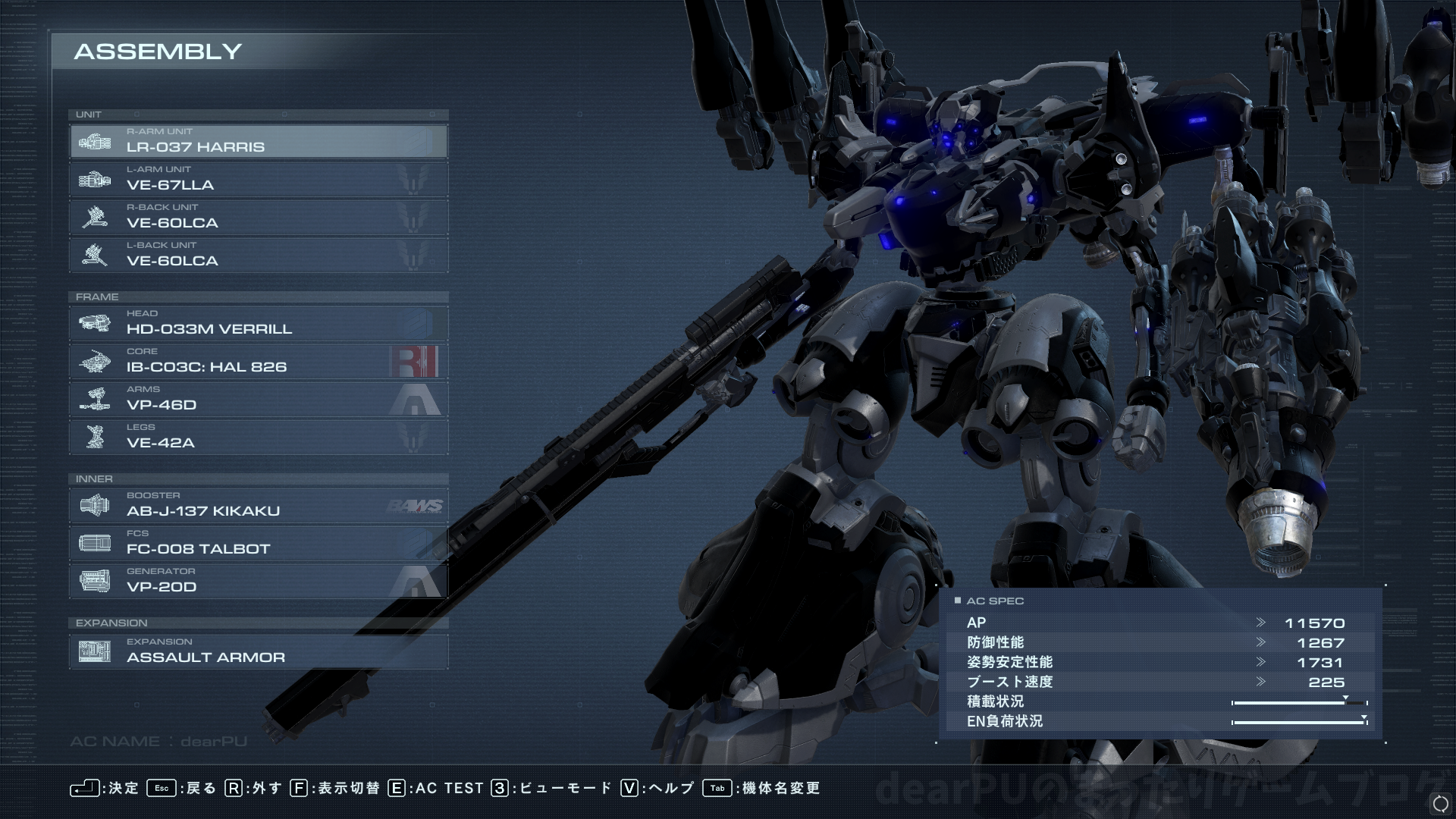The width and height of the screenshot is (1456, 819).
Task: Select the BOOSTER AB-J-137 KIKAKU
Action: pos(258,506)
